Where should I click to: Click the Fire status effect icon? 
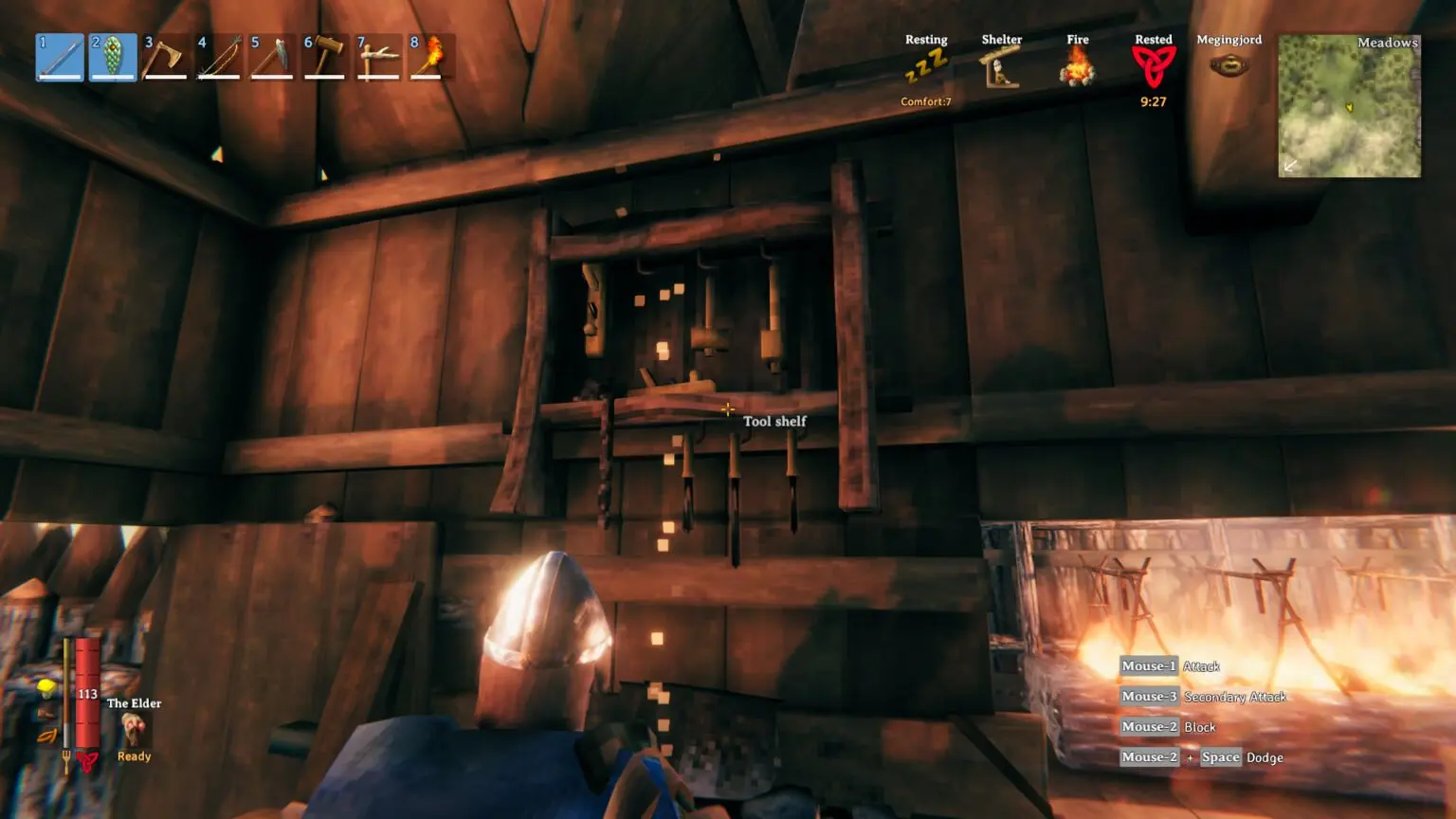(x=1078, y=66)
